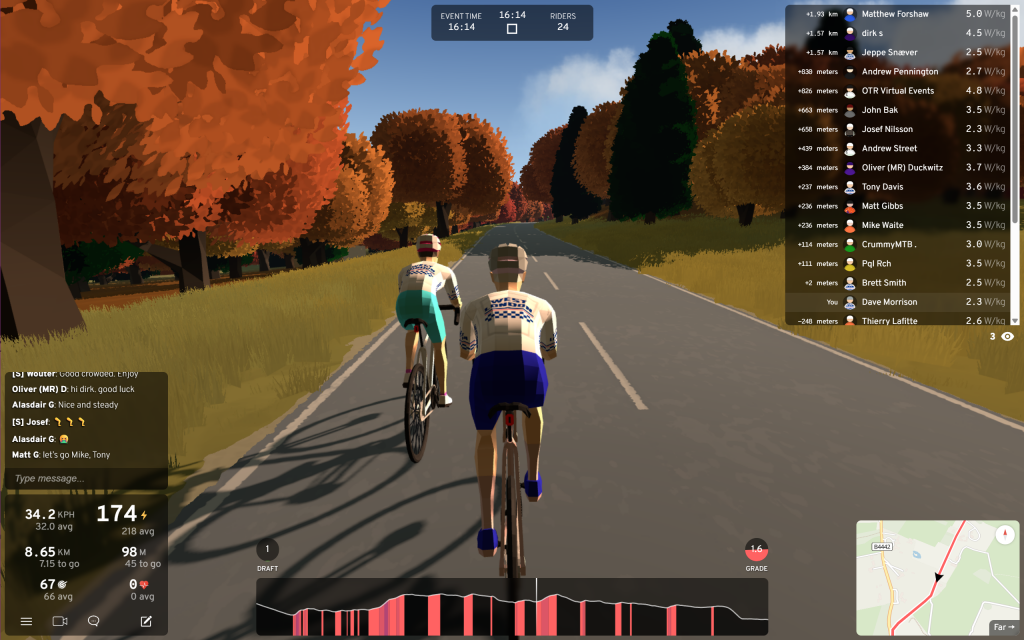Switch minimap zoom using the Far button
Image resolution: width=1024 pixels, height=640 pixels.
(1004, 627)
